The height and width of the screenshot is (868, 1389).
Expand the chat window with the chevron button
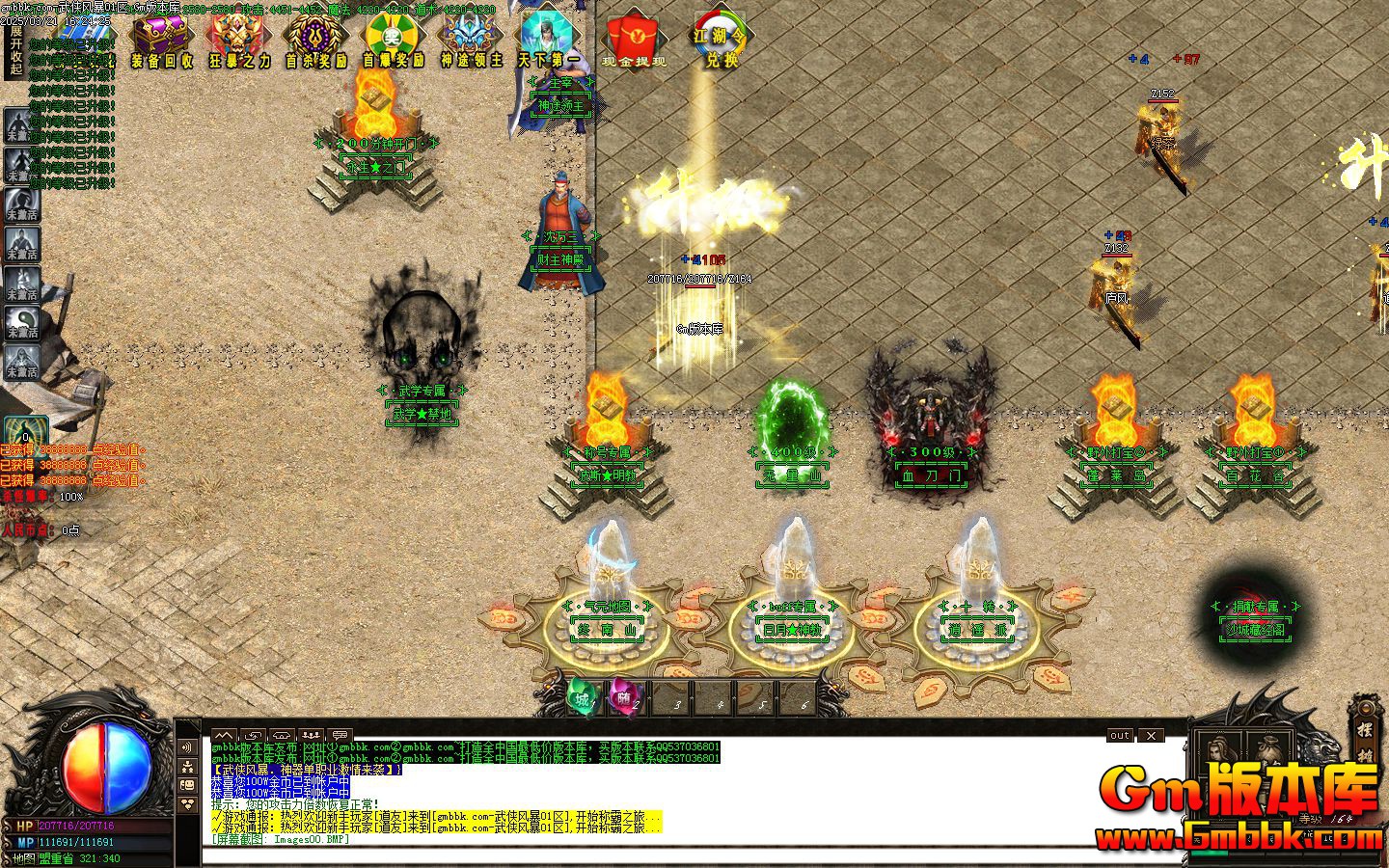(x=224, y=735)
